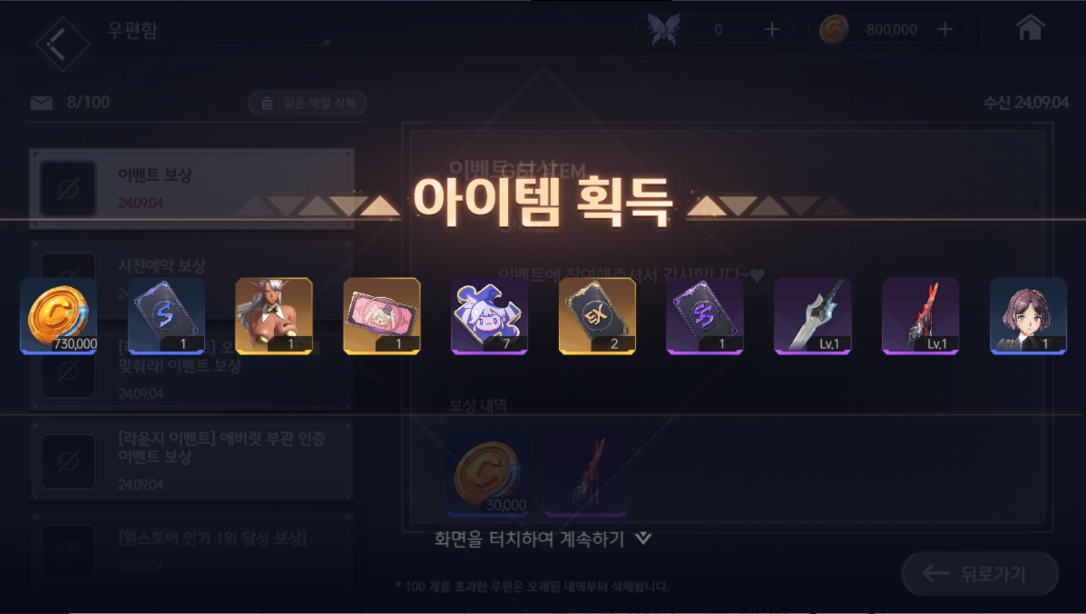The width and height of the screenshot is (1086, 614).
Task: Select the chibi puzzle piece with count 7
Action: coord(490,316)
